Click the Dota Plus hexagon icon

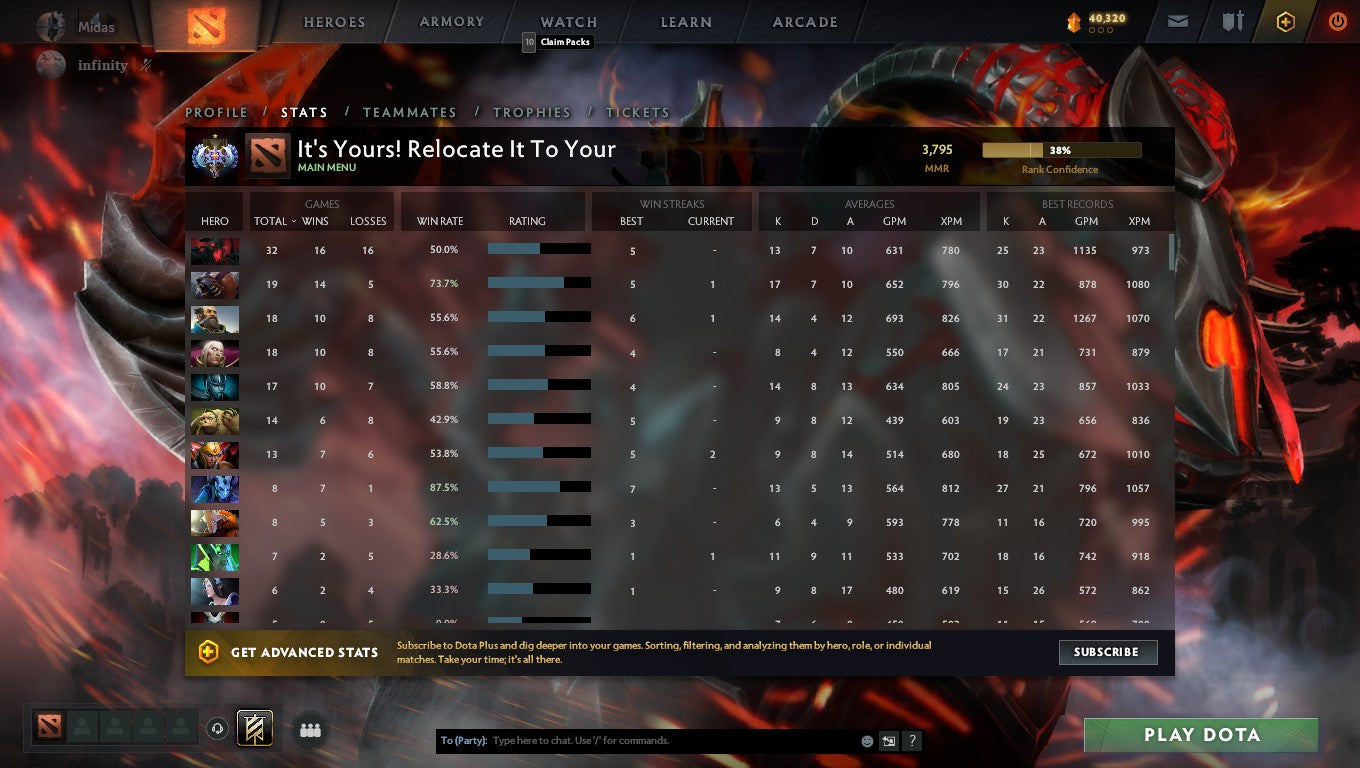pos(1286,20)
